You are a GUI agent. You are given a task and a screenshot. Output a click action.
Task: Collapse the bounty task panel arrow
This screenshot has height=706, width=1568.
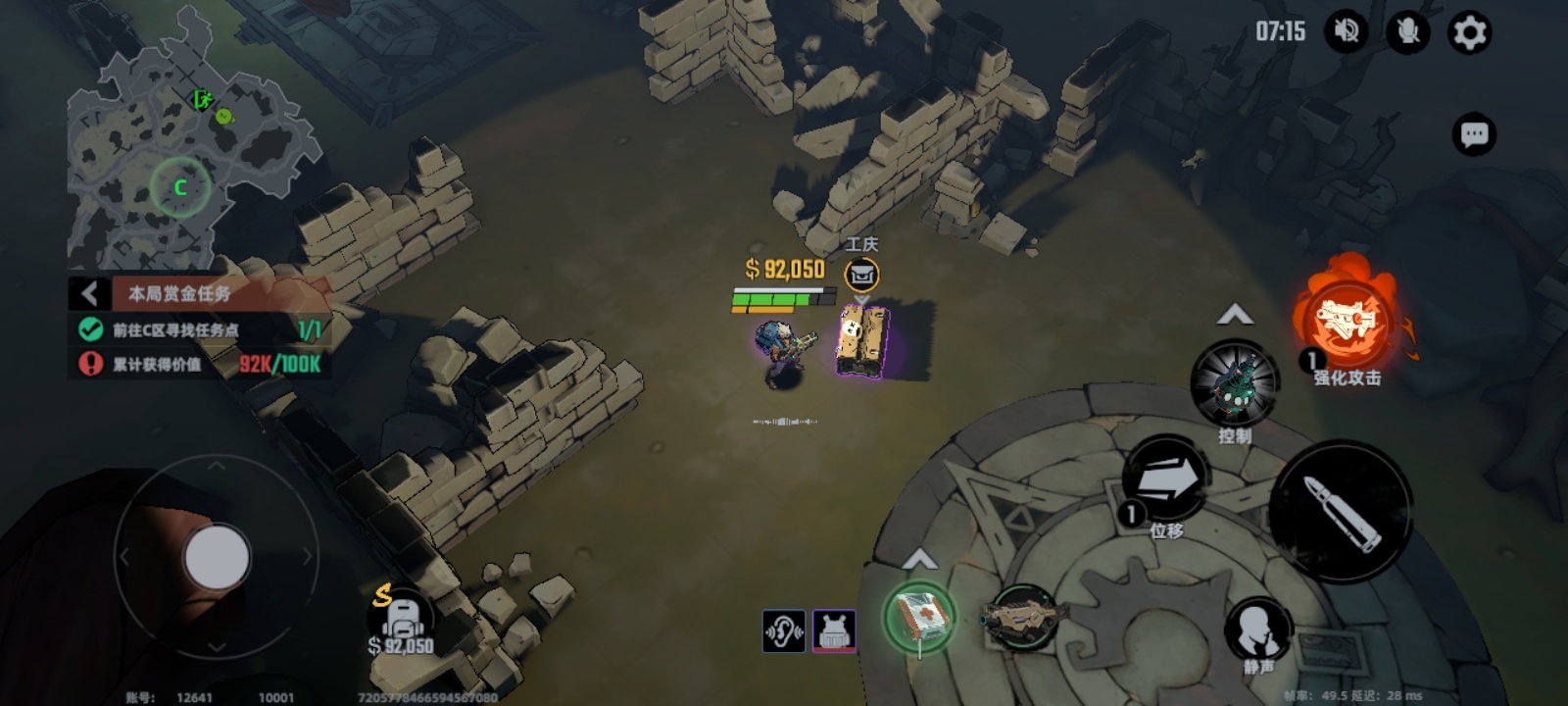pyautogui.click(x=89, y=293)
